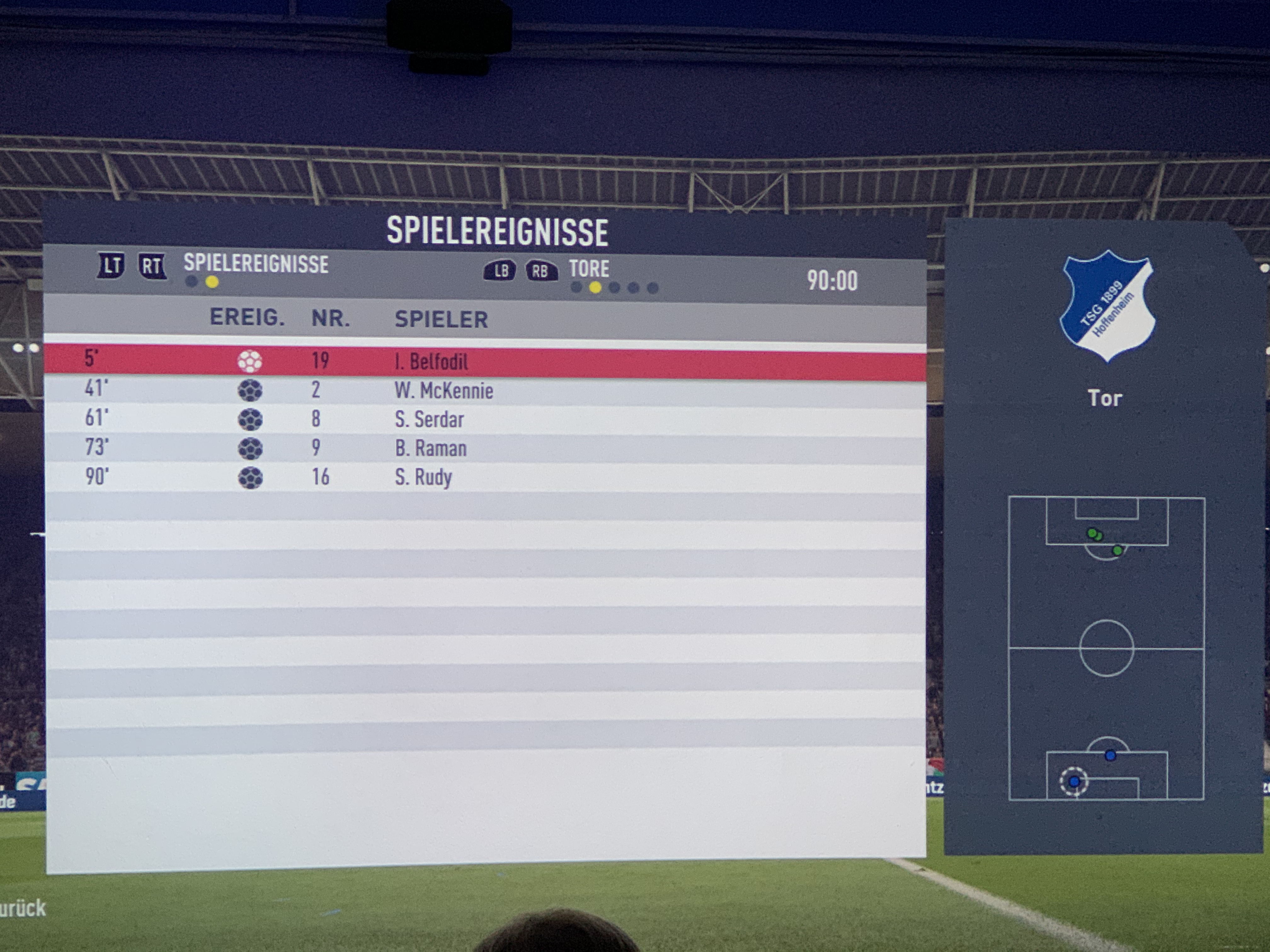Open the Tore filter tab
1270x952 pixels.
(589, 269)
